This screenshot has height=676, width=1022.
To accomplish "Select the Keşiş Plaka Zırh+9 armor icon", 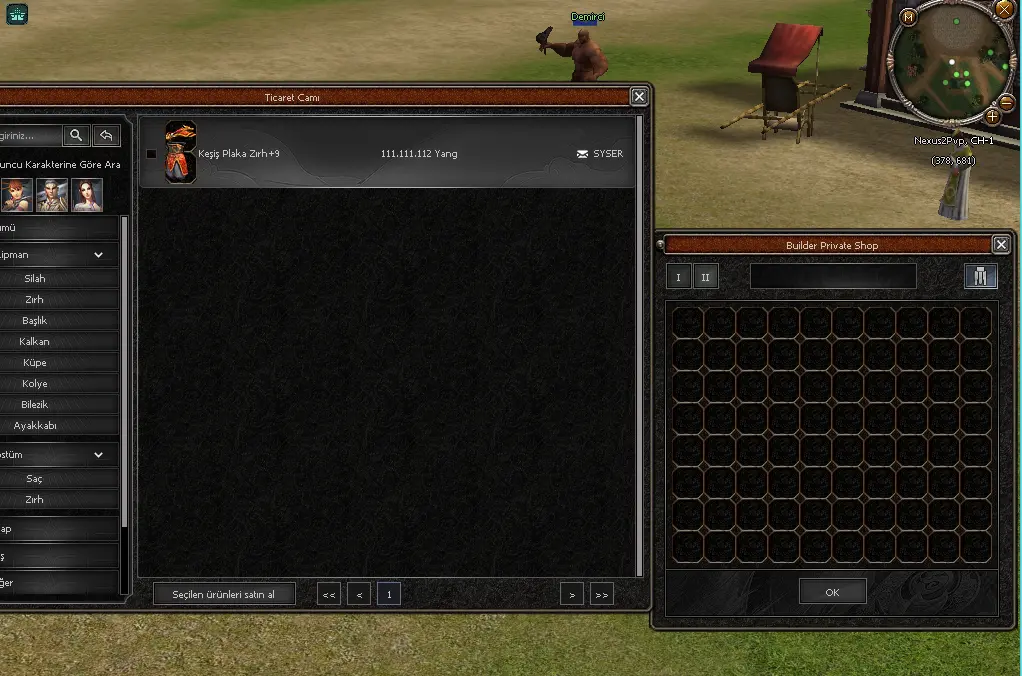I will (180, 152).
